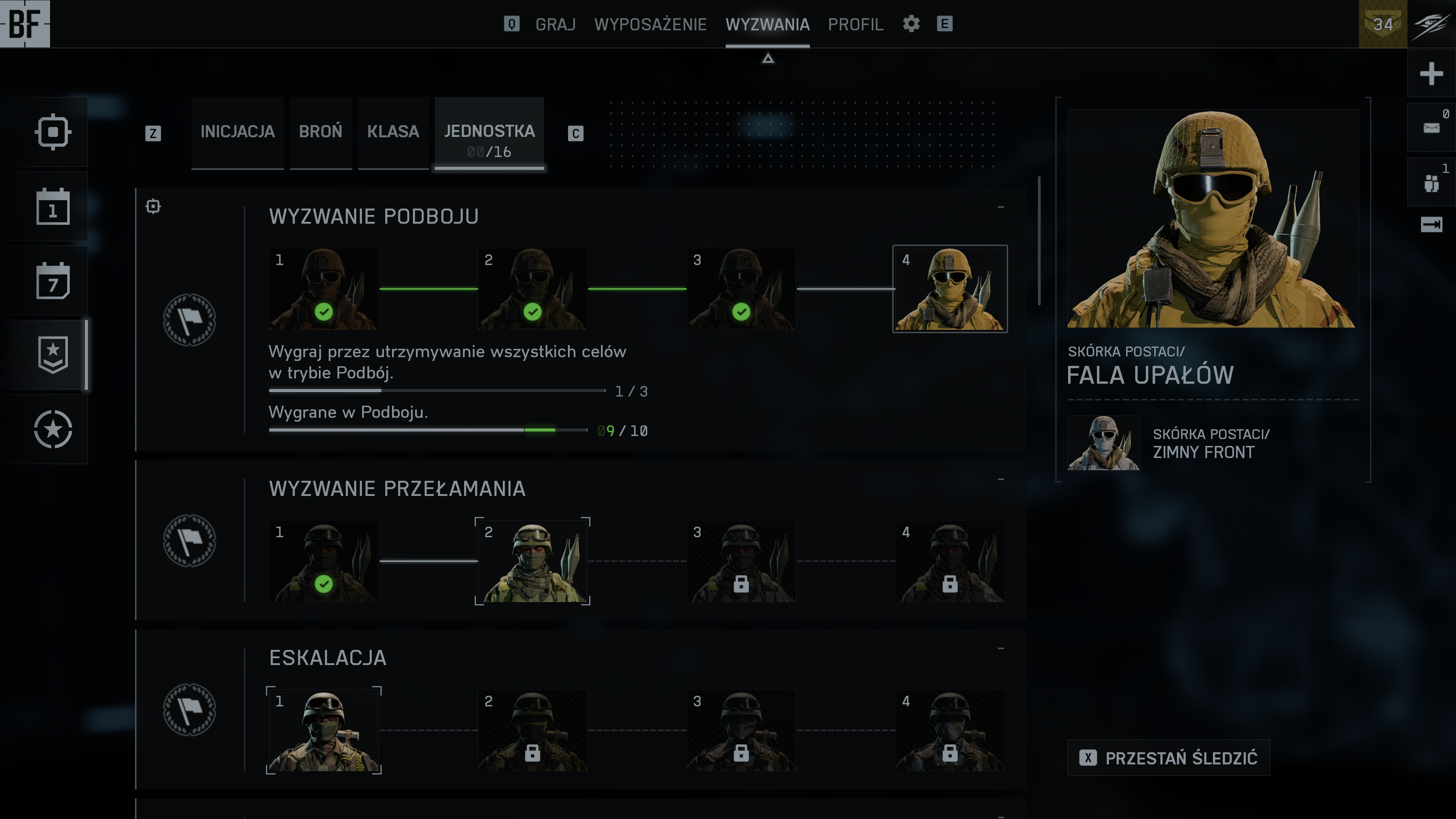Go to the WYPOSAŻENIE section
Image resolution: width=1456 pixels, height=819 pixels.
pyautogui.click(x=650, y=24)
